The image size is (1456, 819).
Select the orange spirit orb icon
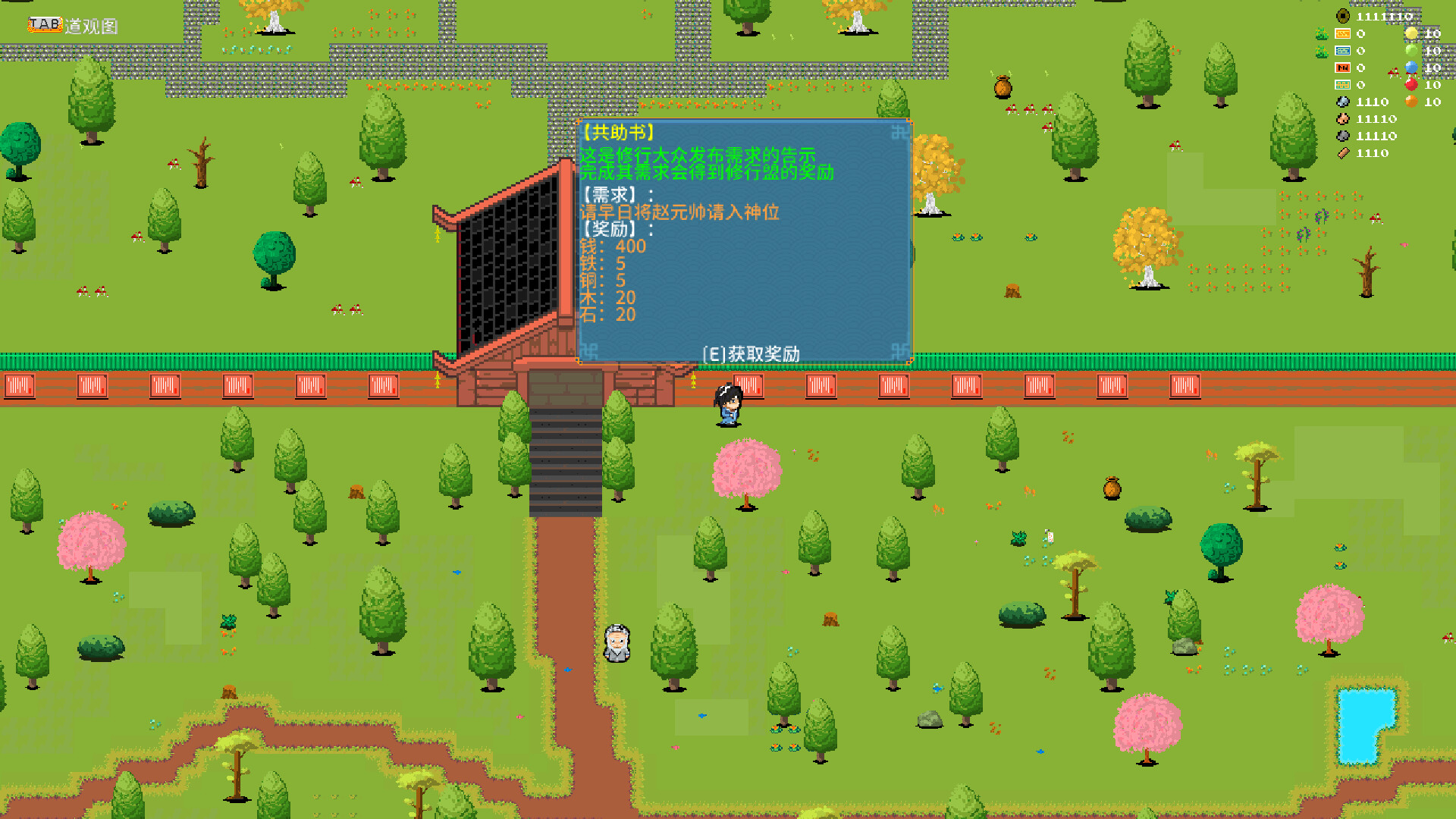(x=1411, y=101)
